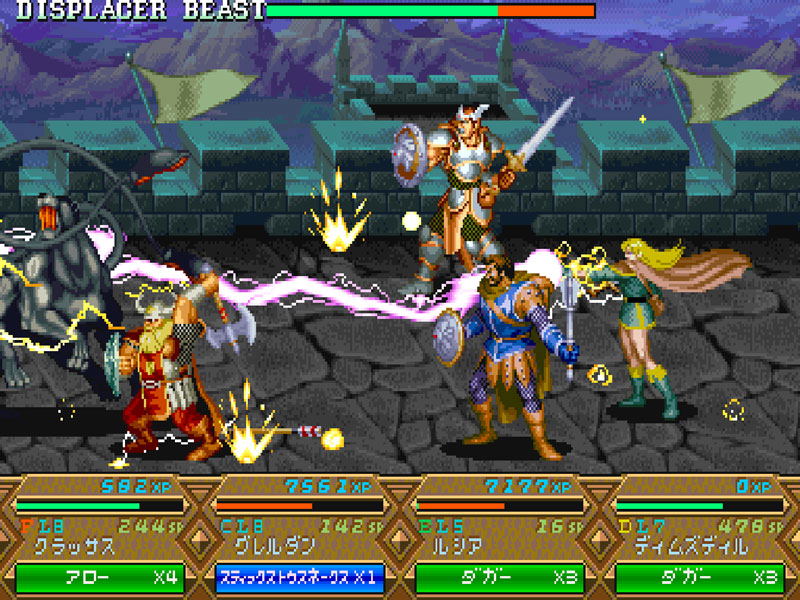The height and width of the screenshot is (600, 800).
Task: Pick ディムズディル's ダガー dagger slot
Action: 699,578
